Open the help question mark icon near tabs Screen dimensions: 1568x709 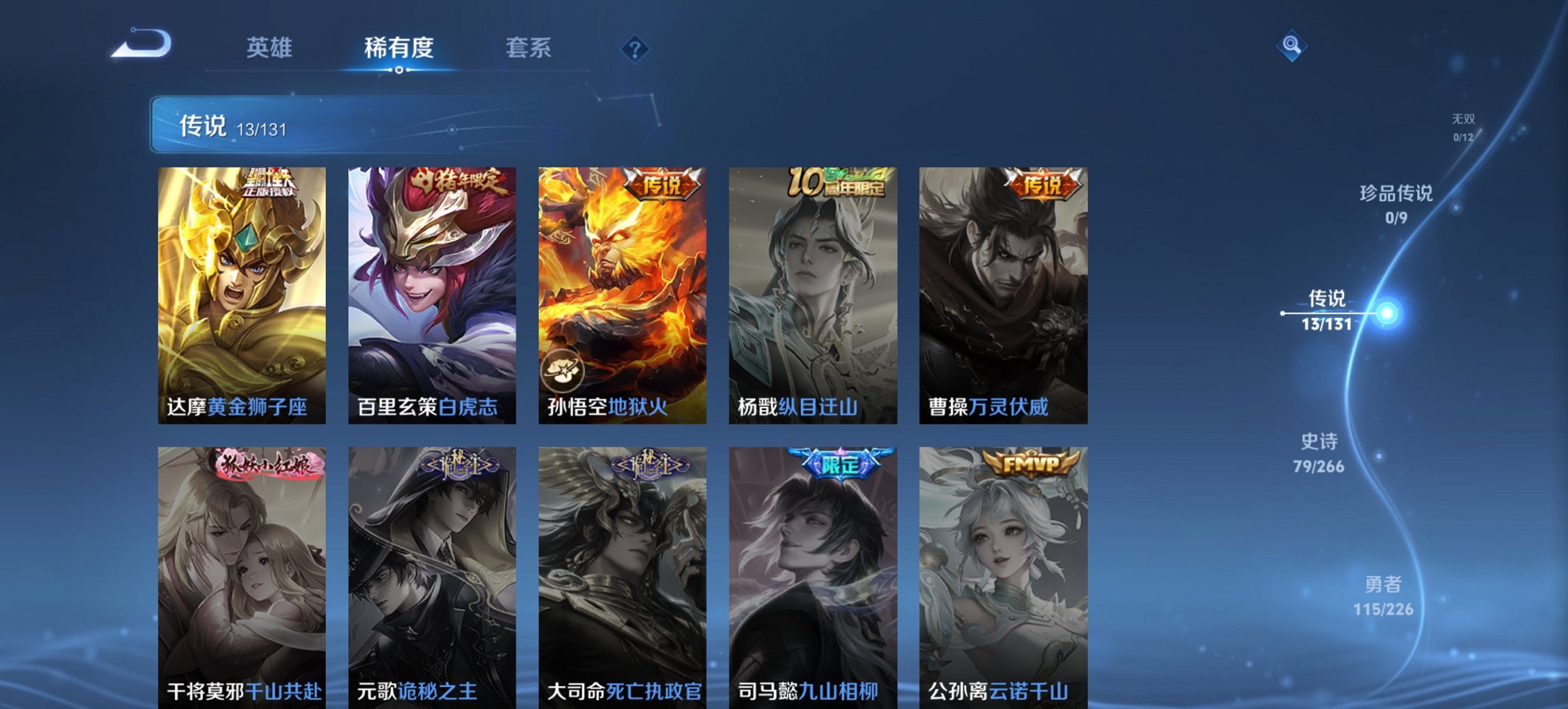coord(634,48)
